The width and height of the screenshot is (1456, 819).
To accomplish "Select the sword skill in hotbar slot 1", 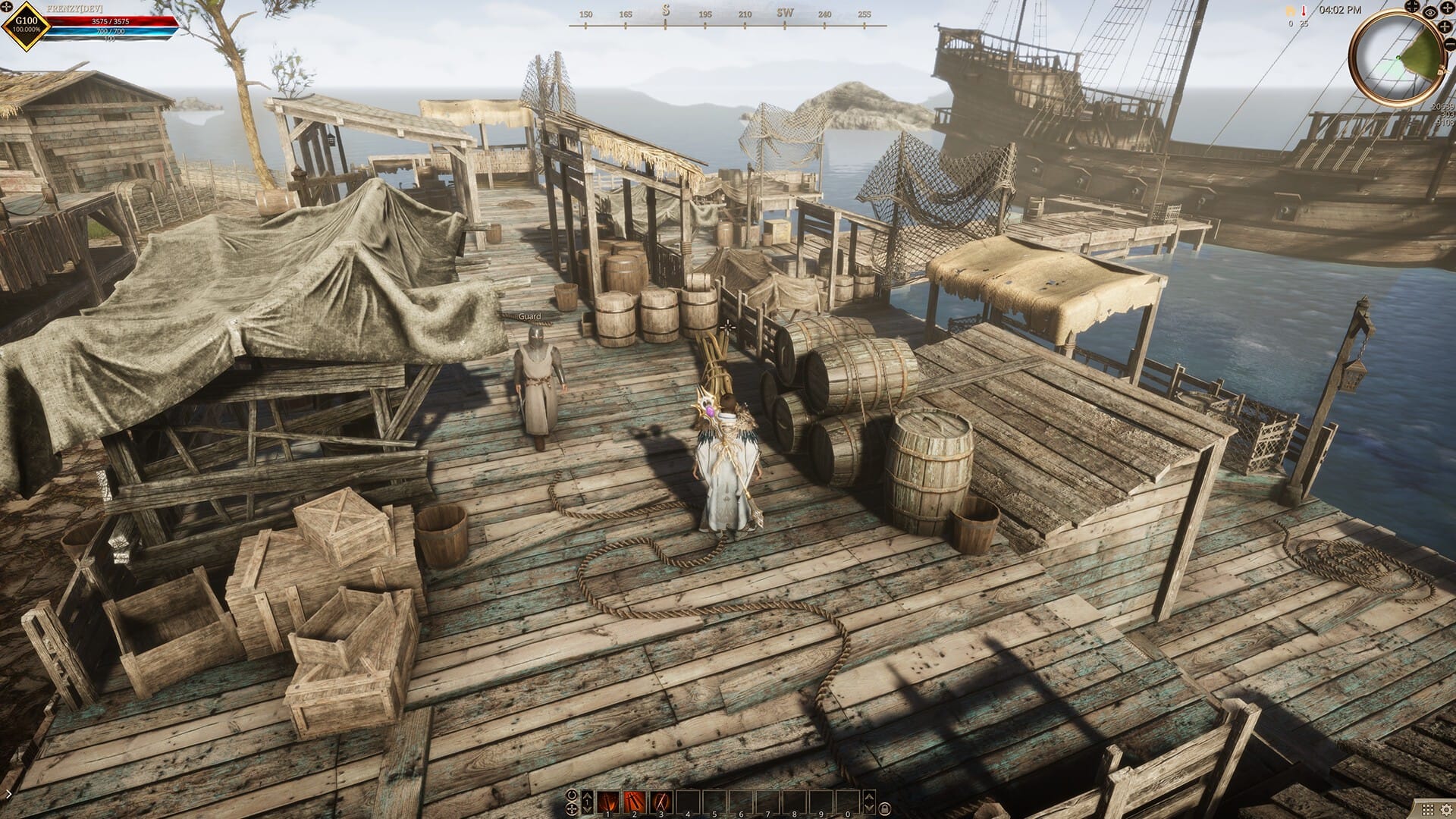I will [607, 802].
